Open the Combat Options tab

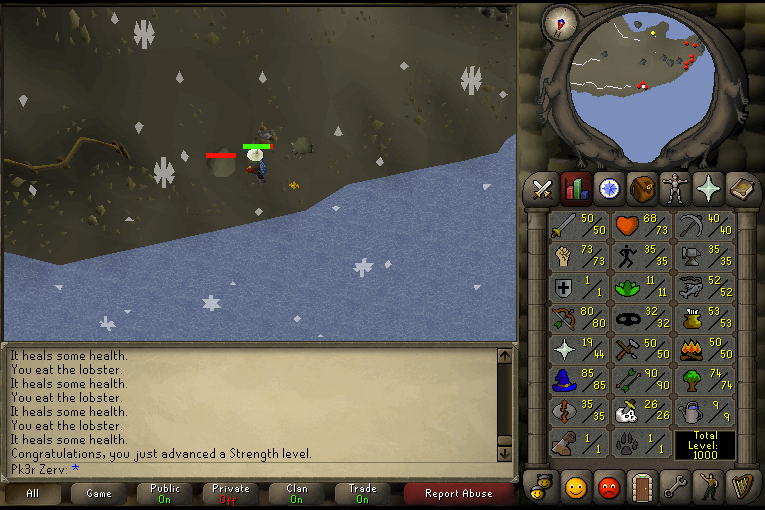pyautogui.click(x=543, y=188)
